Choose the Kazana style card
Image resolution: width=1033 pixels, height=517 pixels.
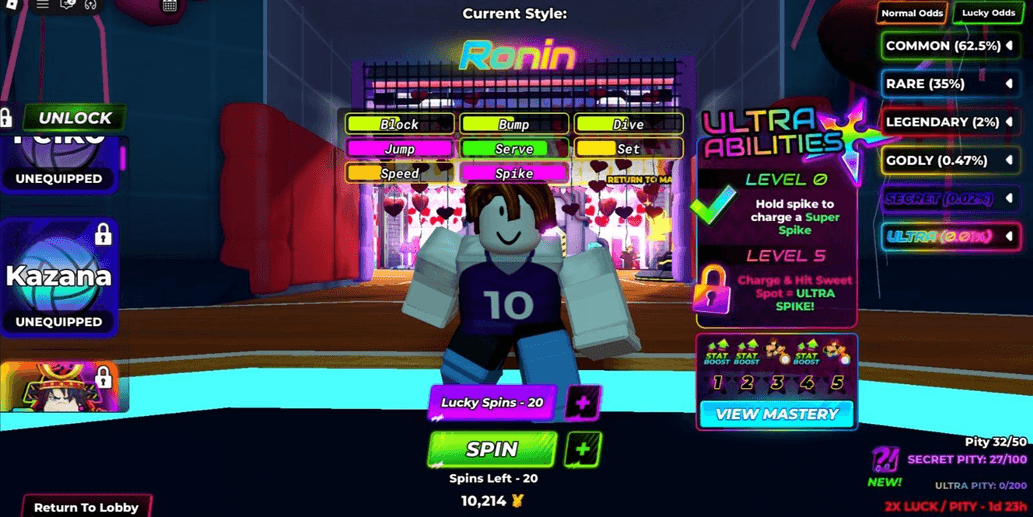[59, 278]
